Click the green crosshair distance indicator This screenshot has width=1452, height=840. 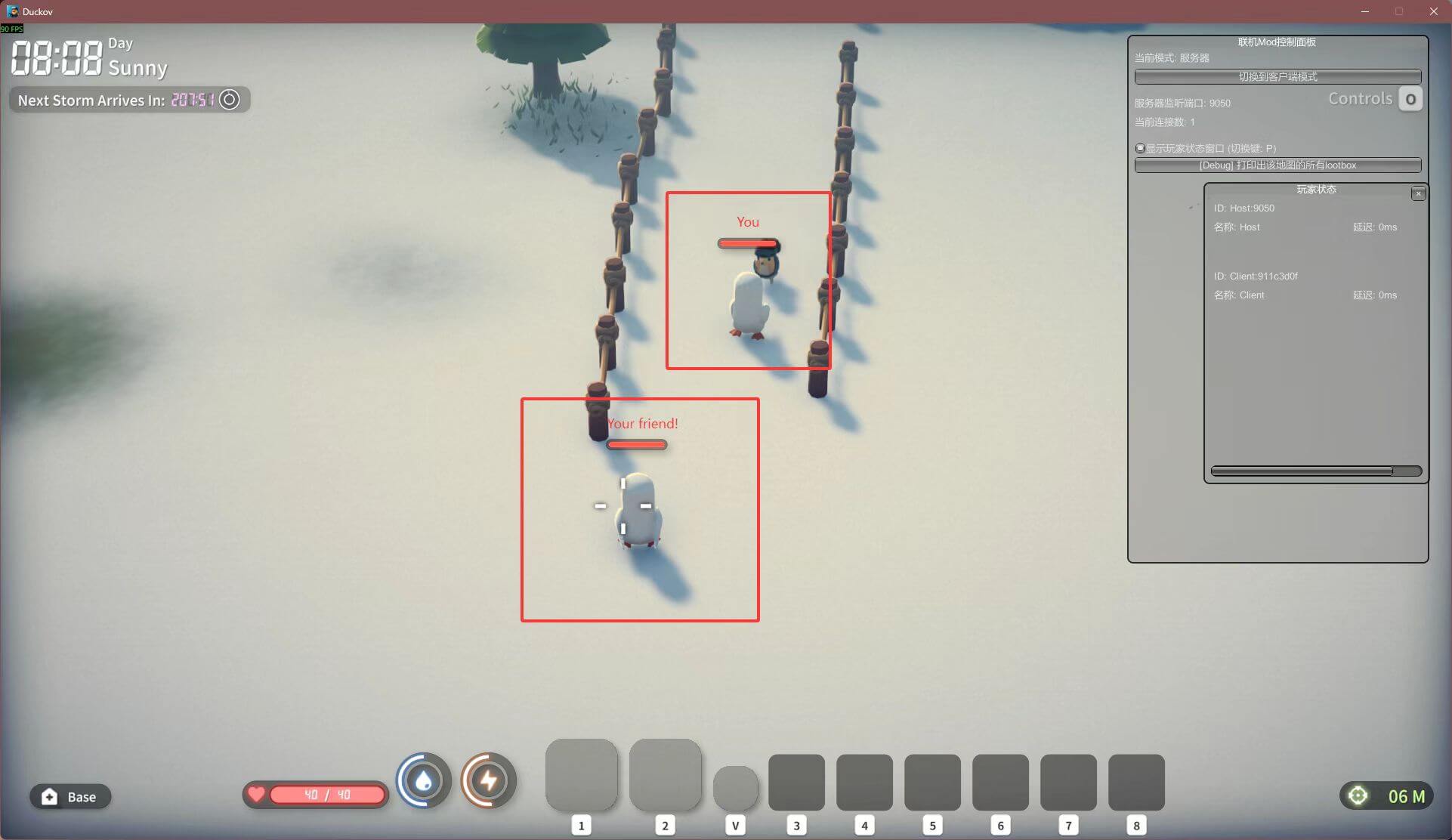(x=1358, y=796)
